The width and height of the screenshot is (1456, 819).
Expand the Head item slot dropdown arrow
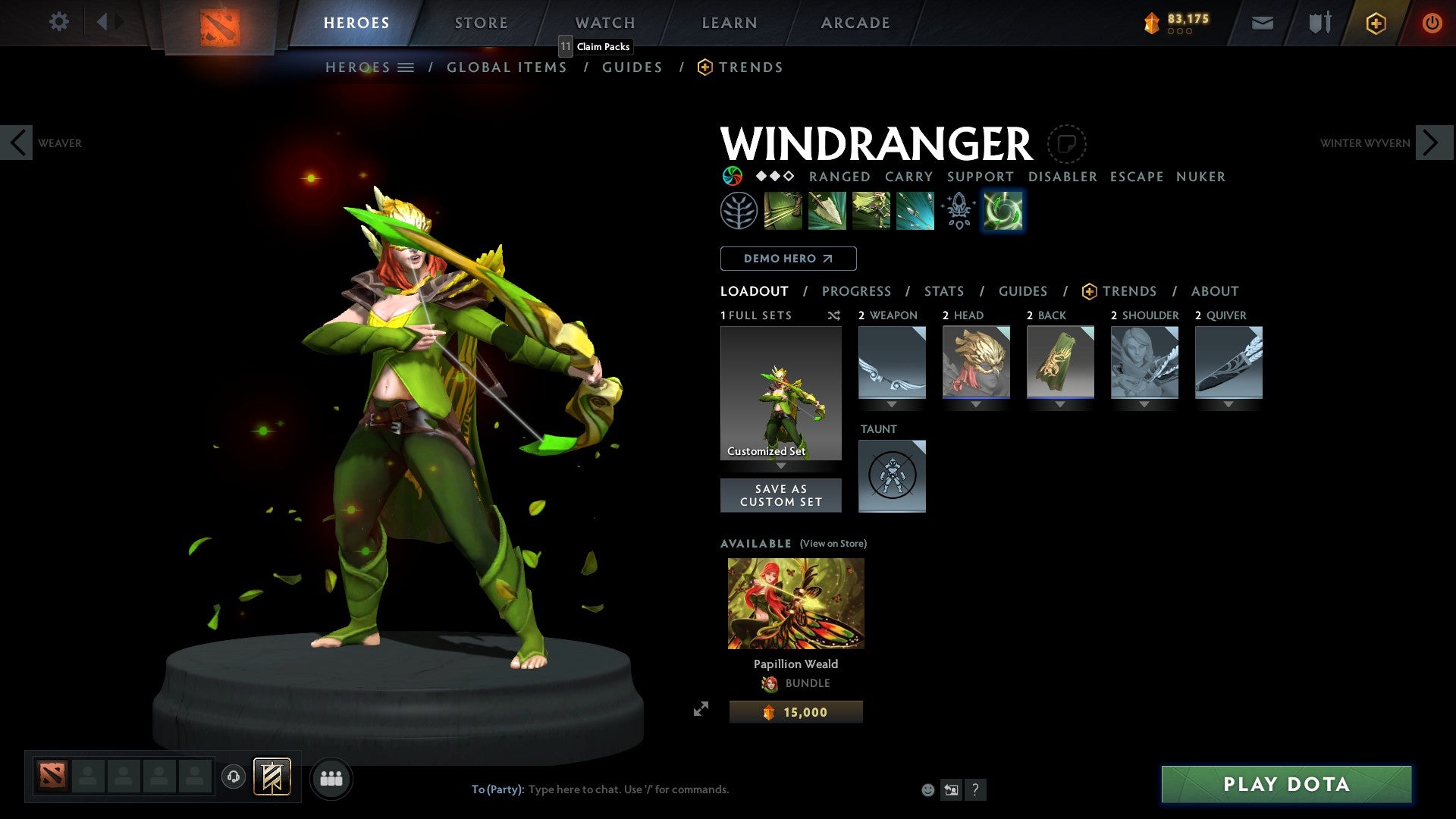click(x=976, y=404)
